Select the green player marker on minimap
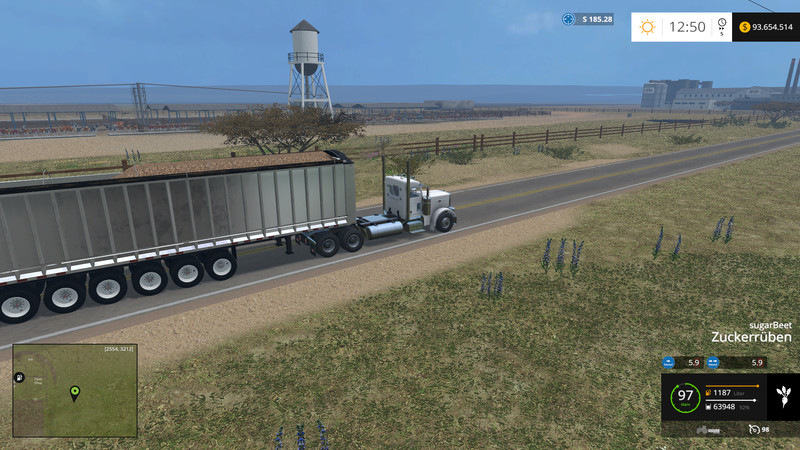800x450 pixels. (x=74, y=392)
